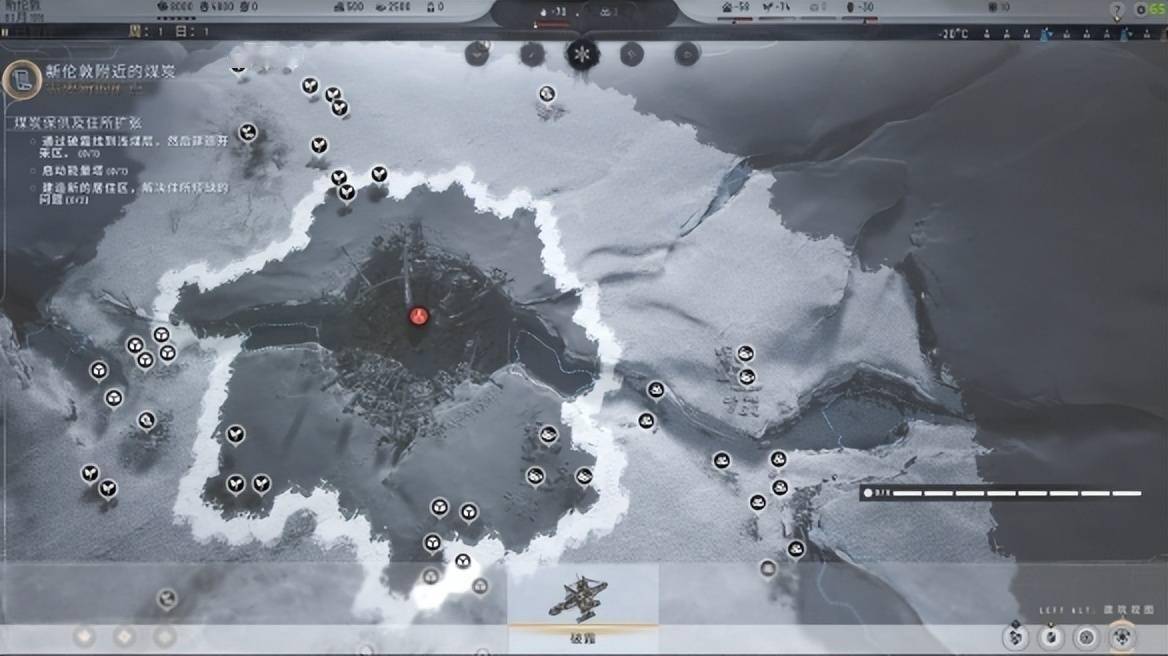Open the quest journal book icon
The width and height of the screenshot is (1168, 656).
pos(20,79)
